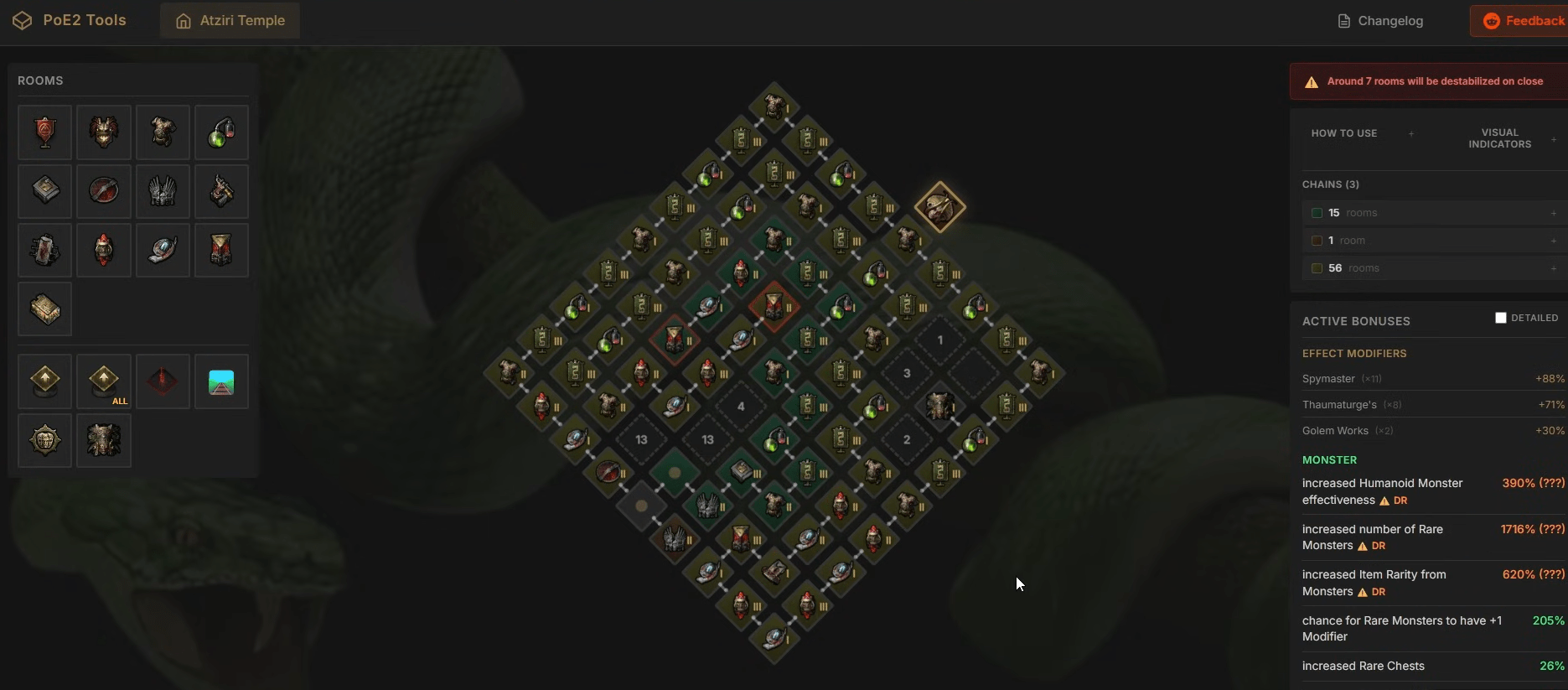This screenshot has height=690, width=1568.
Task: Select the red banner room
Action: (x=45, y=132)
